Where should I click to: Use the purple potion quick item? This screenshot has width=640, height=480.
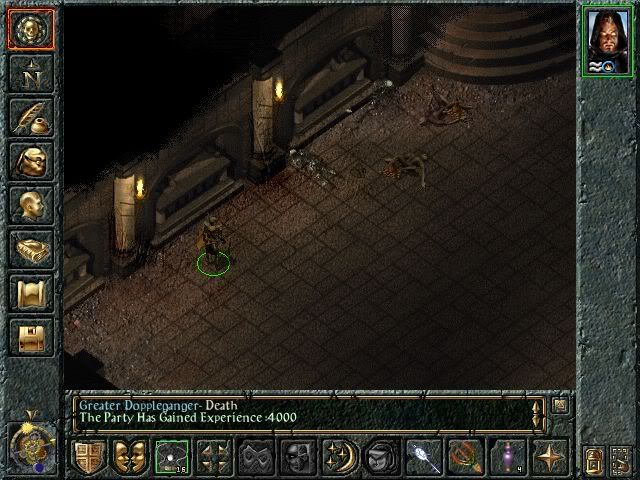pos(507,456)
